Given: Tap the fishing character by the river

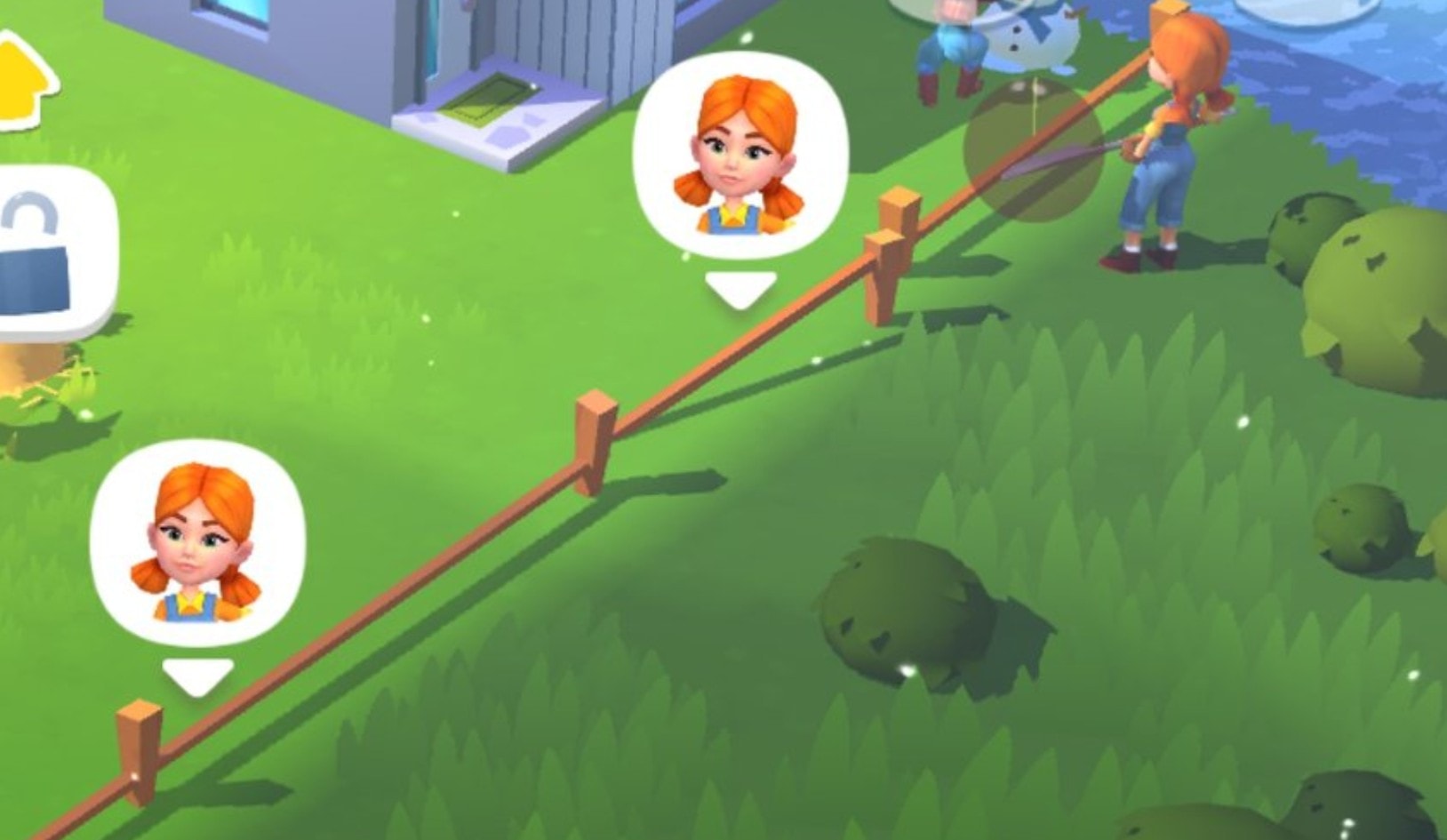Looking at the screenshot, I should [x=1173, y=142].
